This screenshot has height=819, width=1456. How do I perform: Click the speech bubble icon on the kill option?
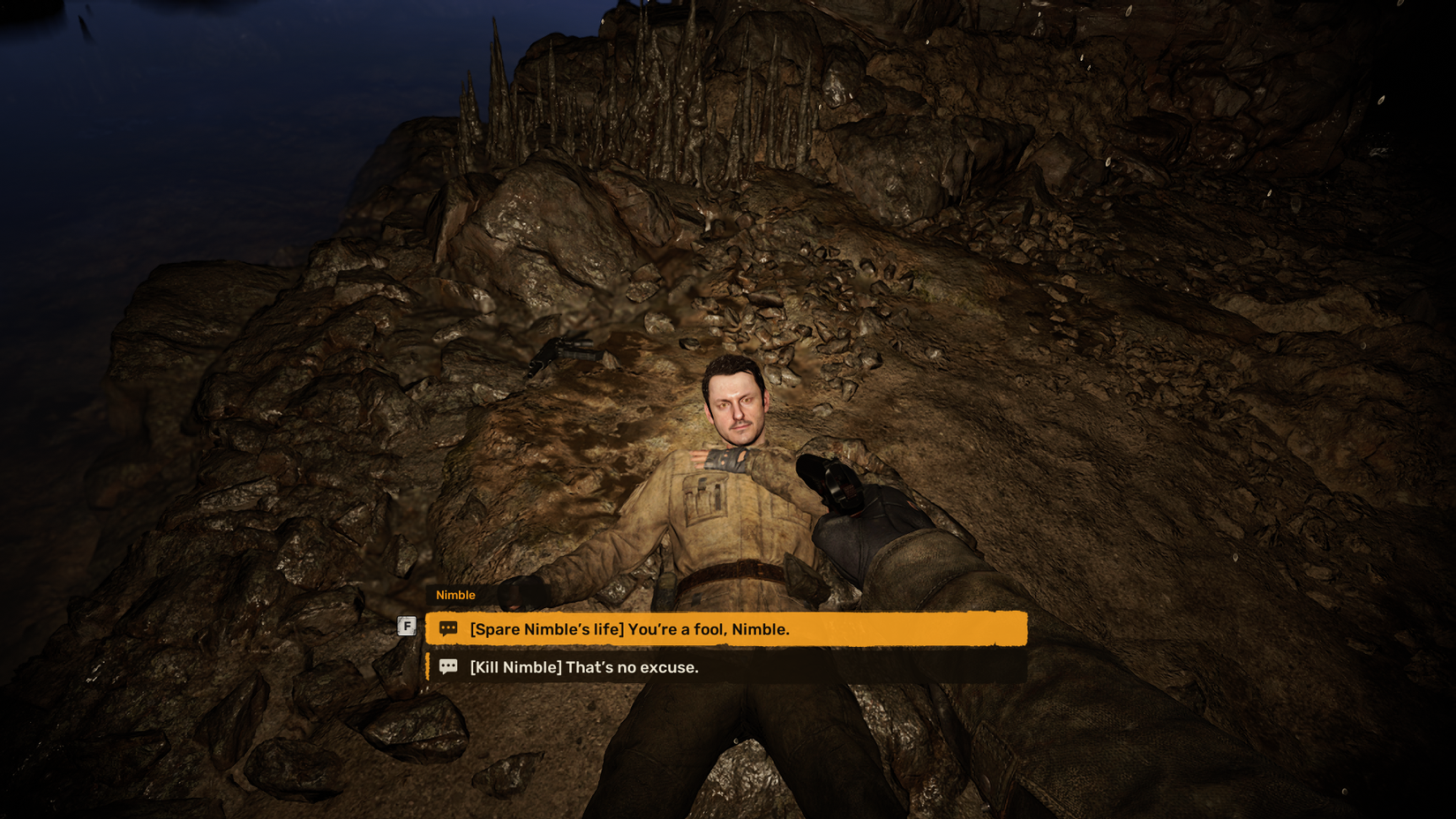point(448,667)
